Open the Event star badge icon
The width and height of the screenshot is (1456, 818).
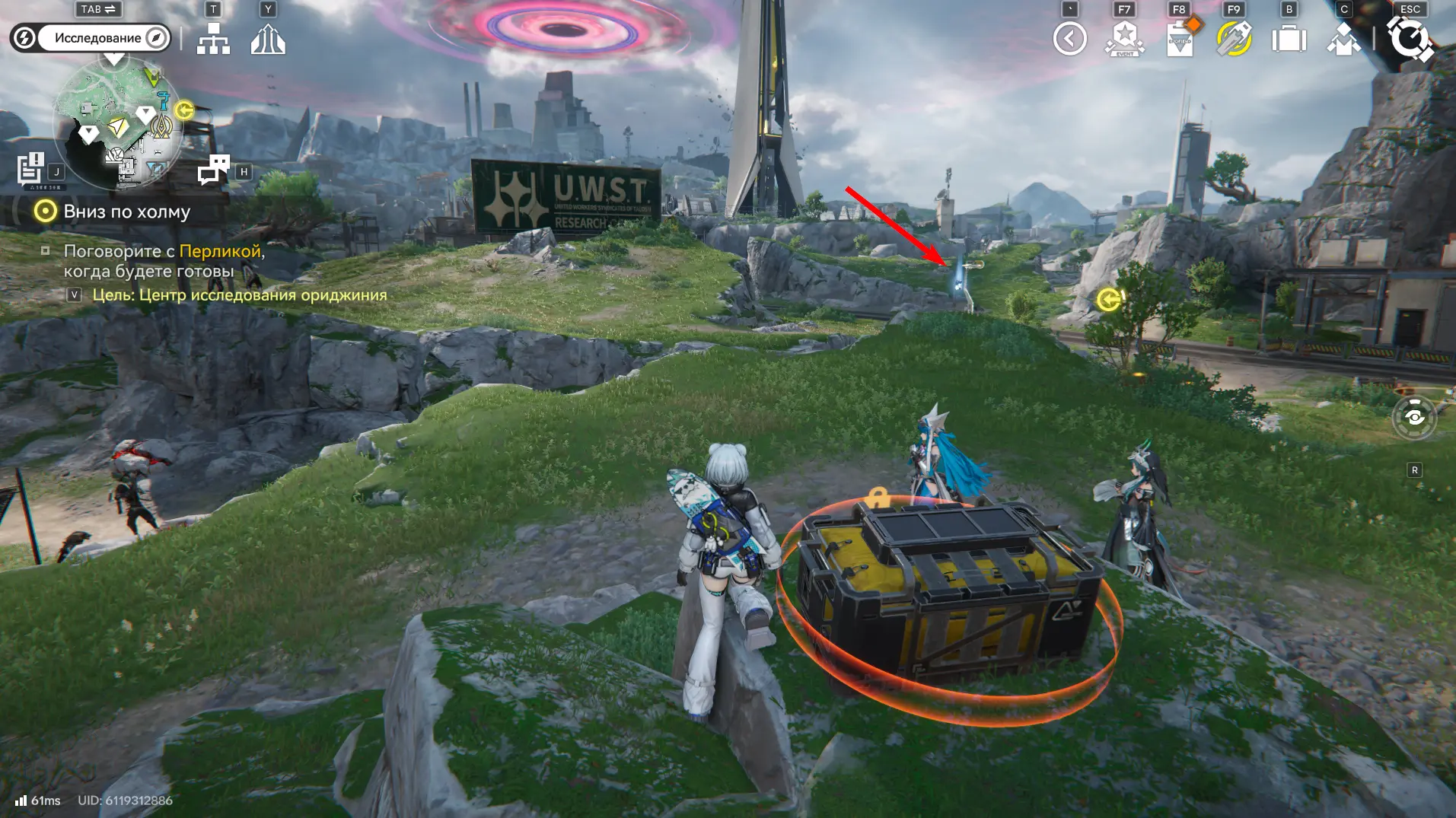click(x=1124, y=39)
